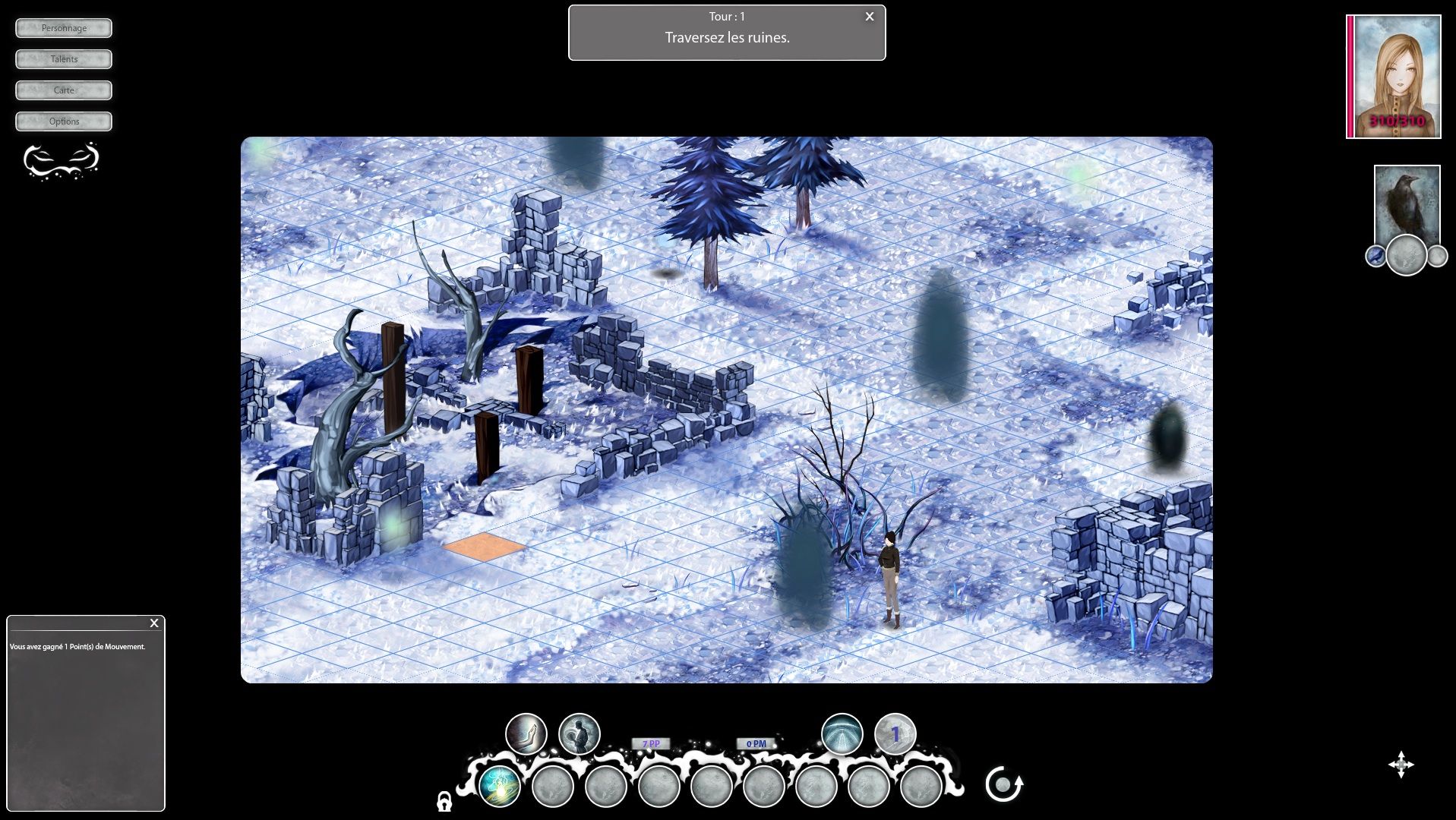This screenshot has height=820, width=1456.
Task: Click the 7 PP counter label
Action: (649, 744)
